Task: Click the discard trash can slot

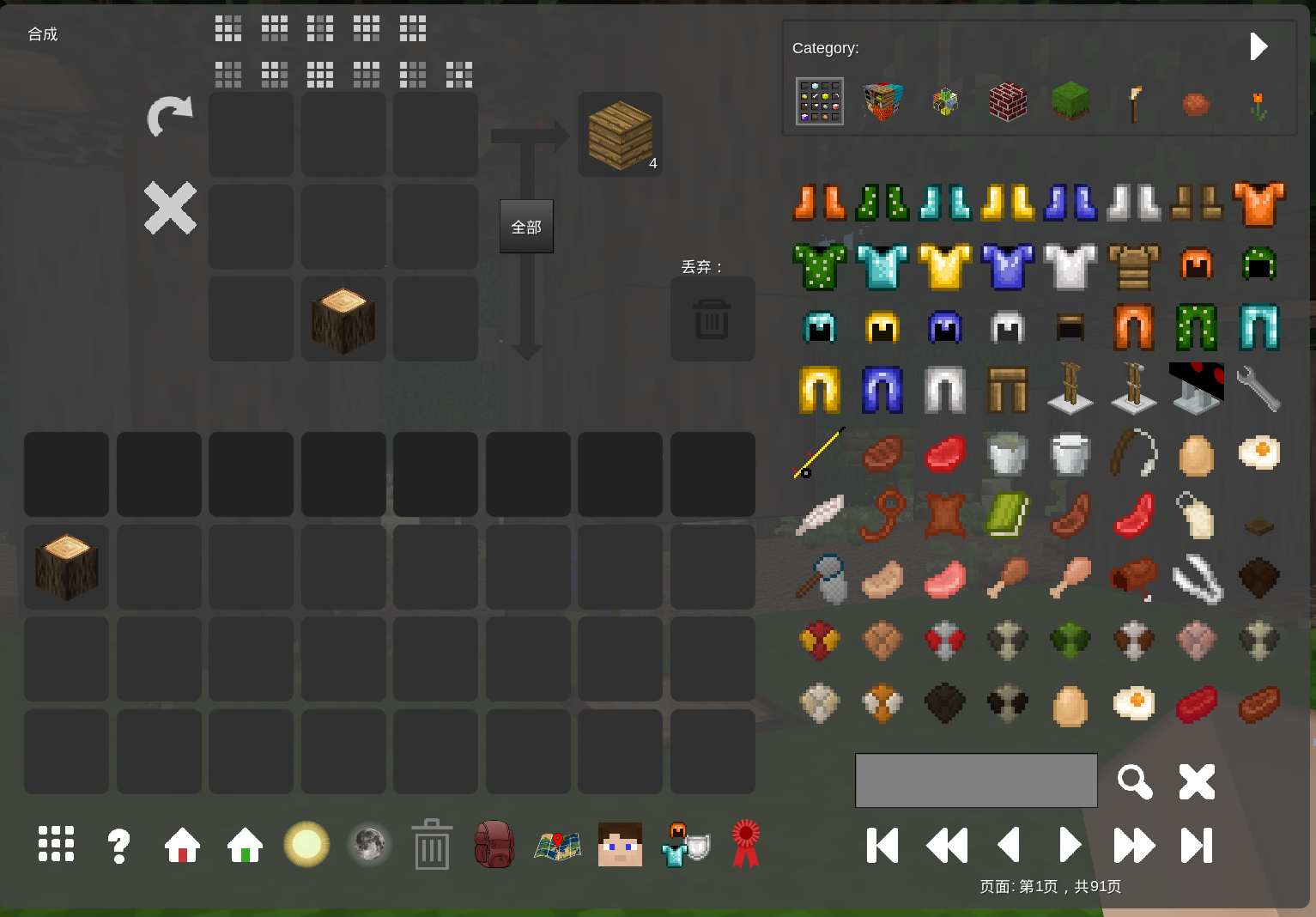Action: coord(712,319)
